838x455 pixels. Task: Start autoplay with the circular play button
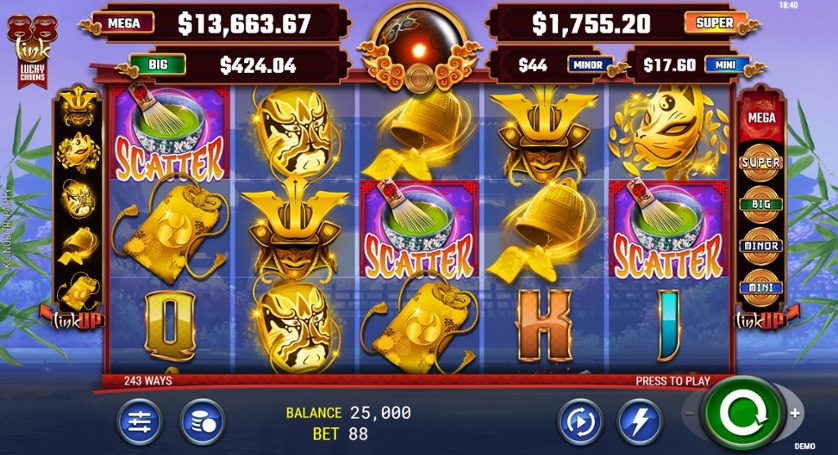click(x=579, y=421)
